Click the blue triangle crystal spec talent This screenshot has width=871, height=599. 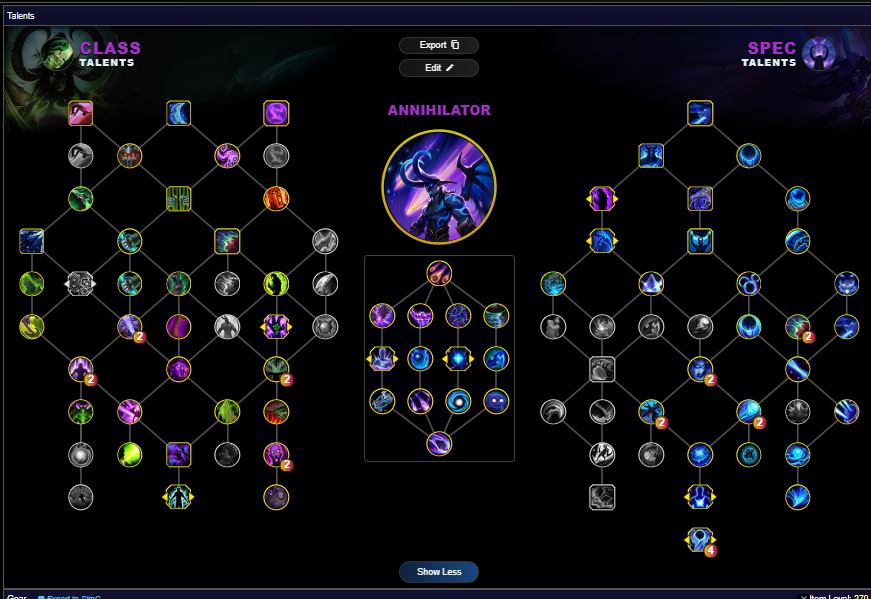pos(651,284)
